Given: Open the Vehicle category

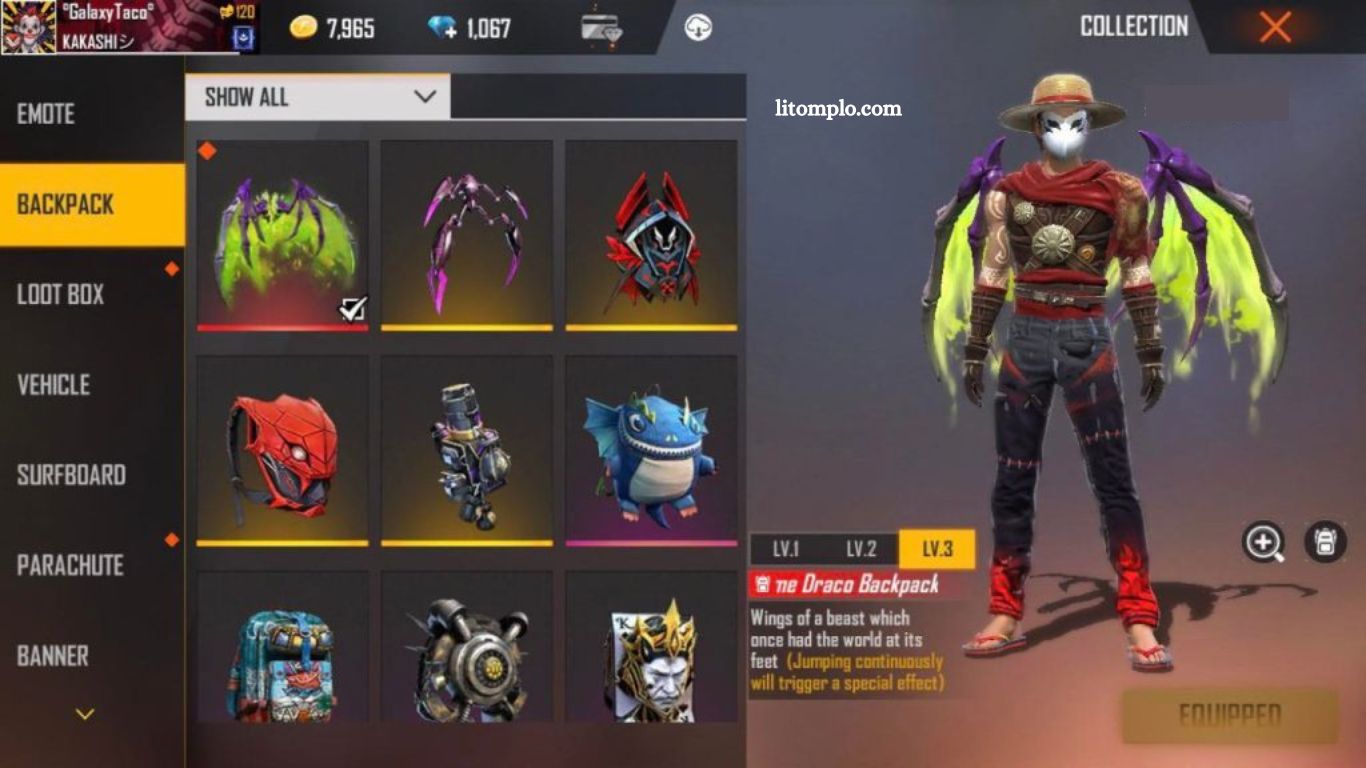Looking at the screenshot, I should click(x=54, y=385).
